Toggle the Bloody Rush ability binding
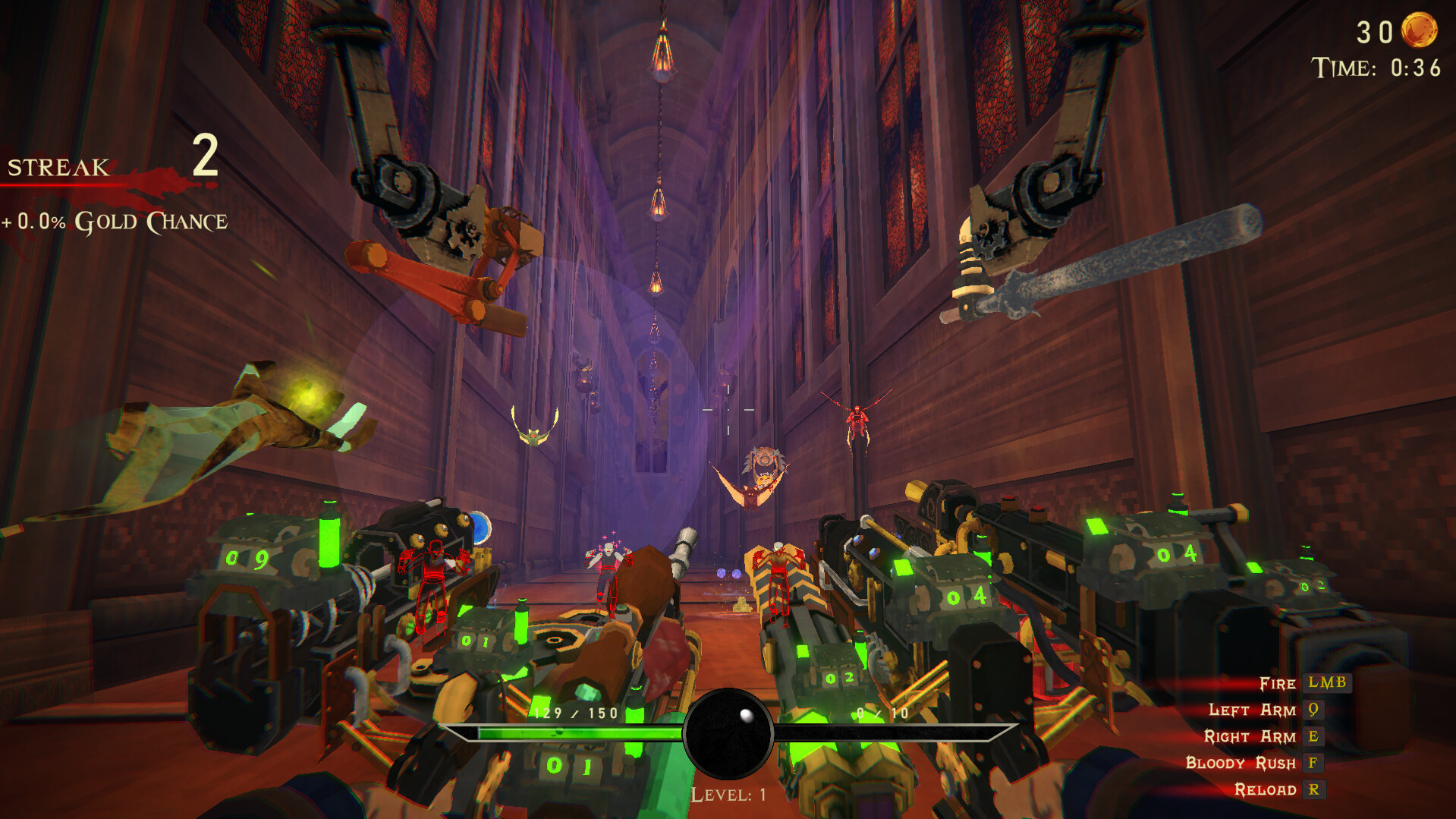 [x=1313, y=764]
